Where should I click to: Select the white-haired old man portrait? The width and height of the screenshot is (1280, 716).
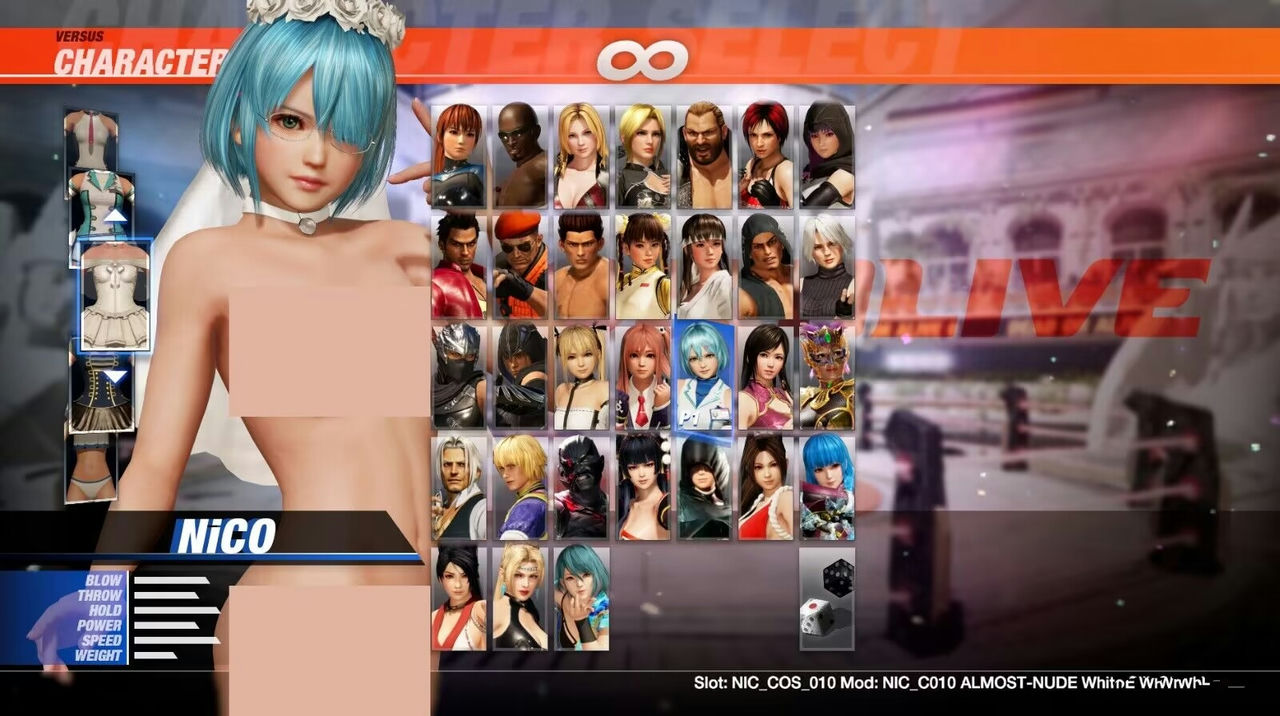tap(459, 487)
